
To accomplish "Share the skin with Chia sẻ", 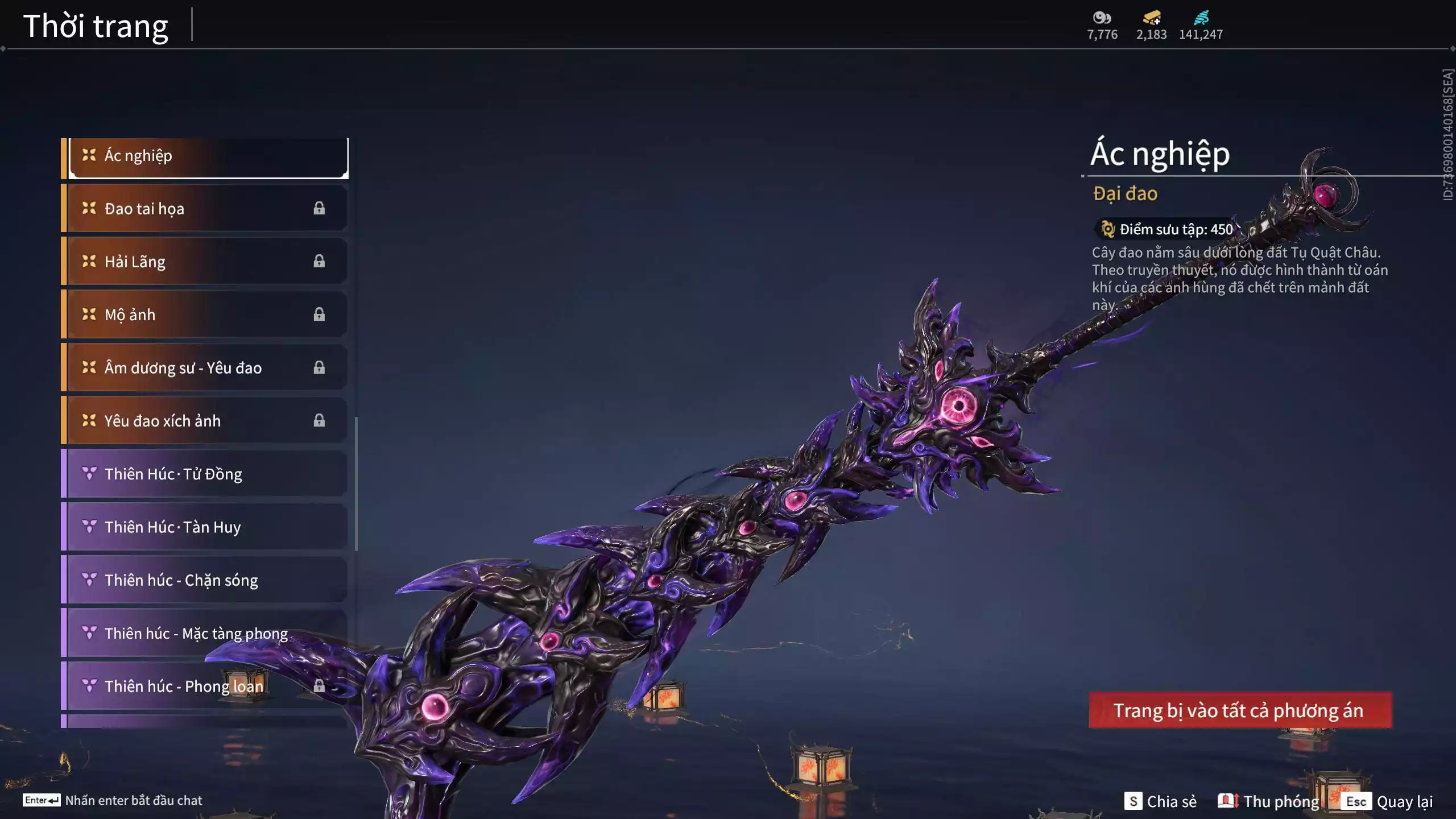I will pos(1161,801).
